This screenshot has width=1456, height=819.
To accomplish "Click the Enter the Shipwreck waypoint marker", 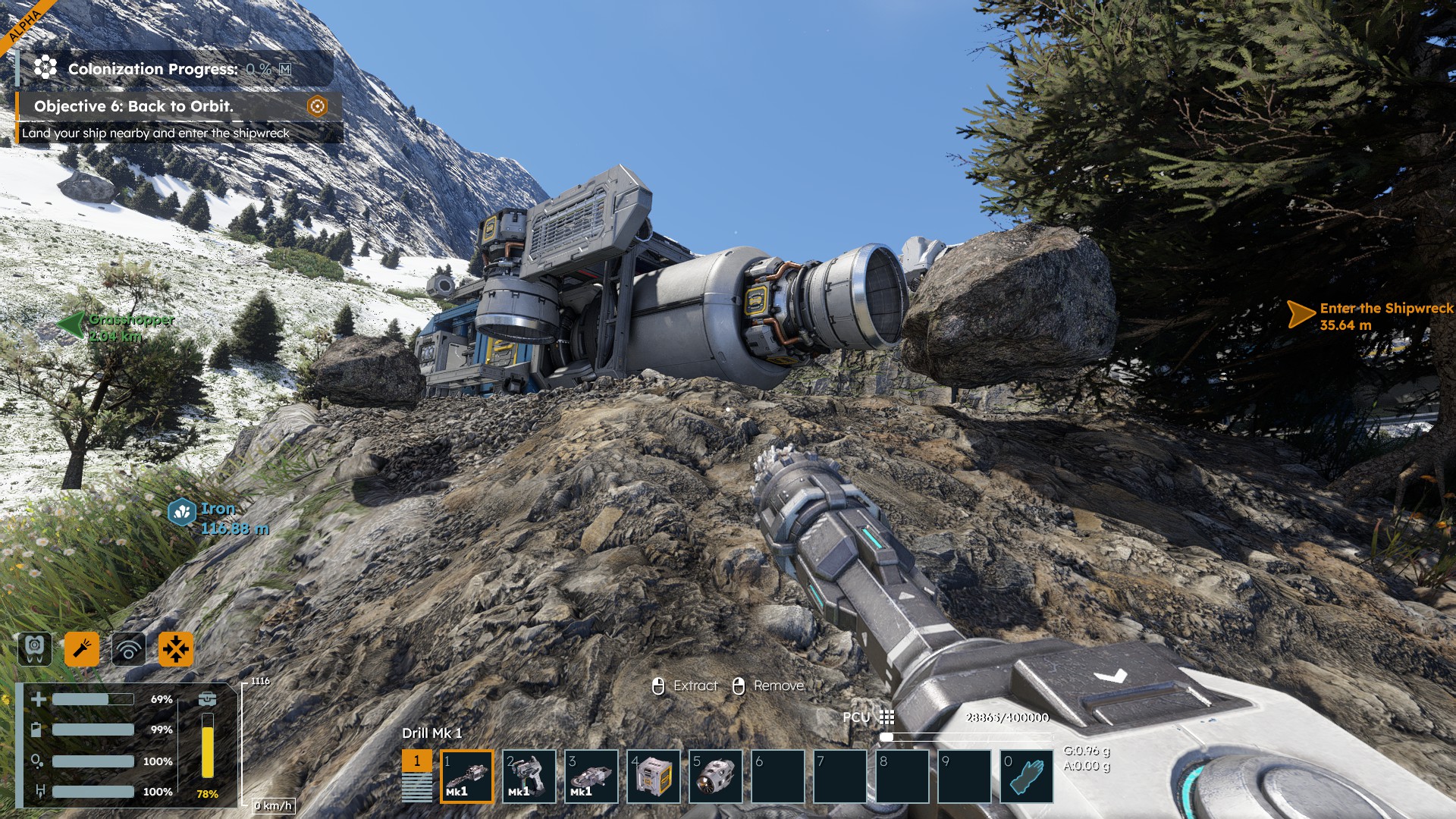I will (1301, 314).
